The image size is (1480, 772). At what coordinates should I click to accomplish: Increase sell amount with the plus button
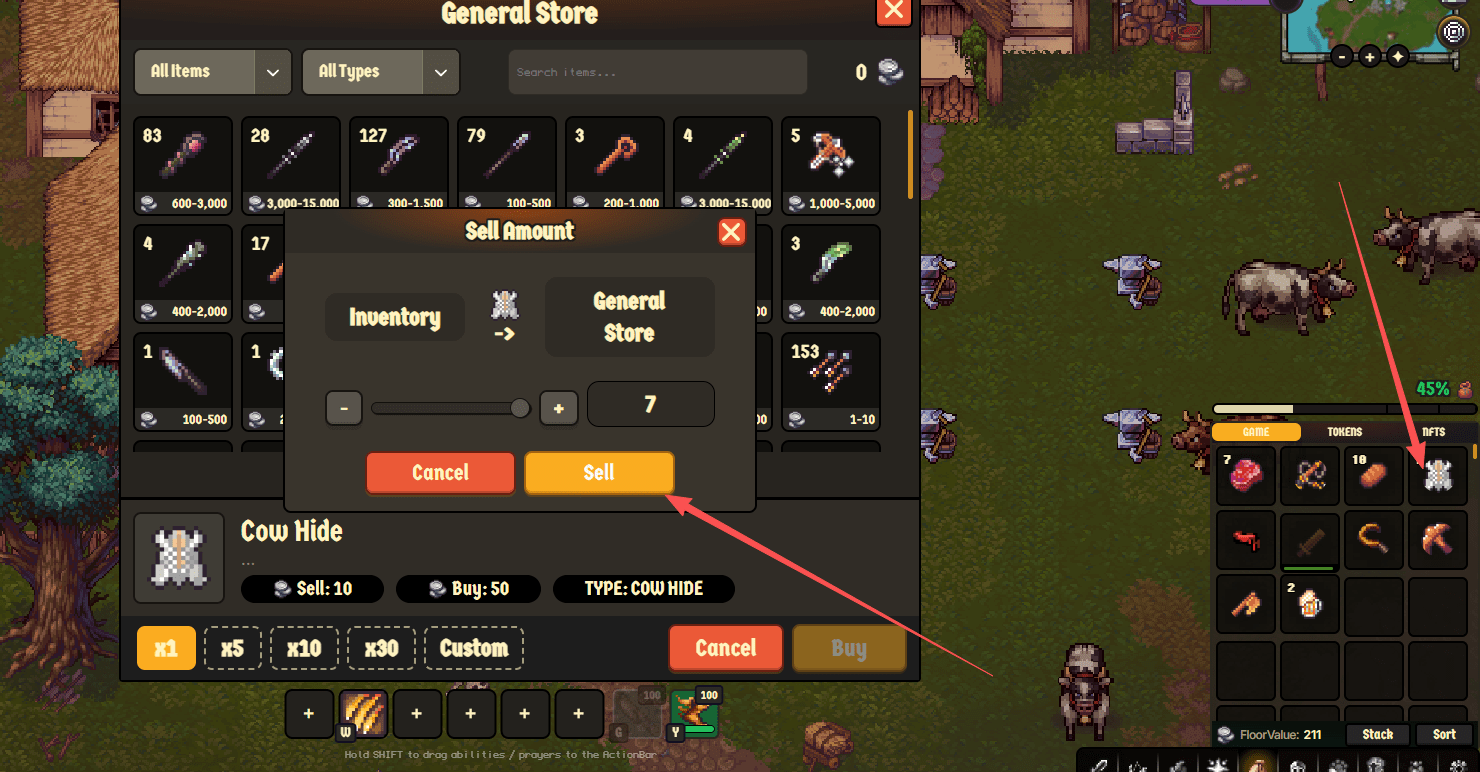click(559, 408)
